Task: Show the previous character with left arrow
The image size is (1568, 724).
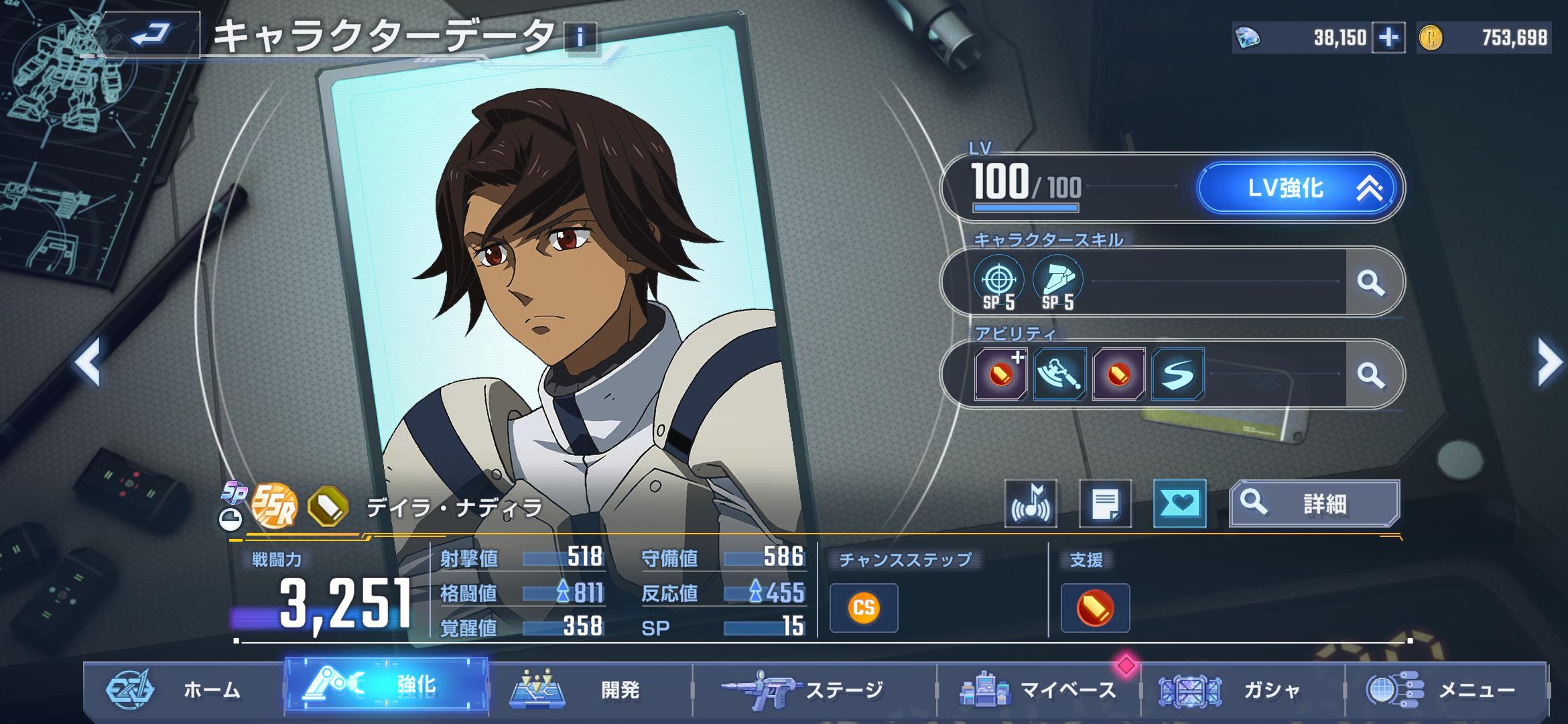Action: tap(88, 363)
